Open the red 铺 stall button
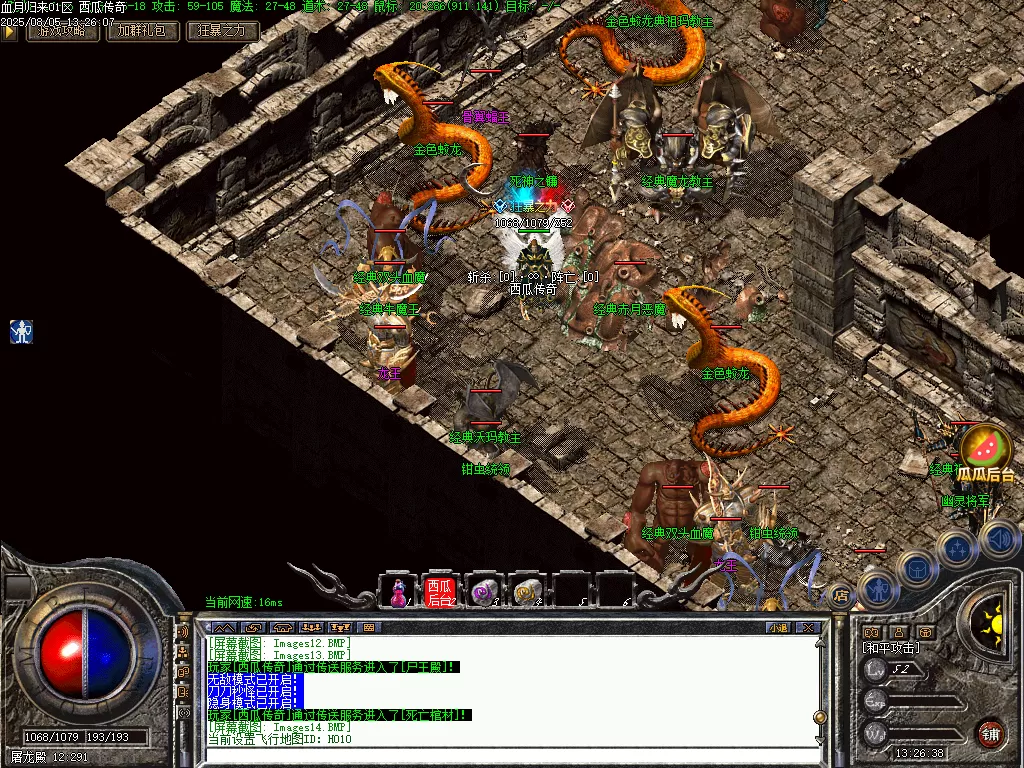The height and width of the screenshot is (768, 1024). click(990, 733)
